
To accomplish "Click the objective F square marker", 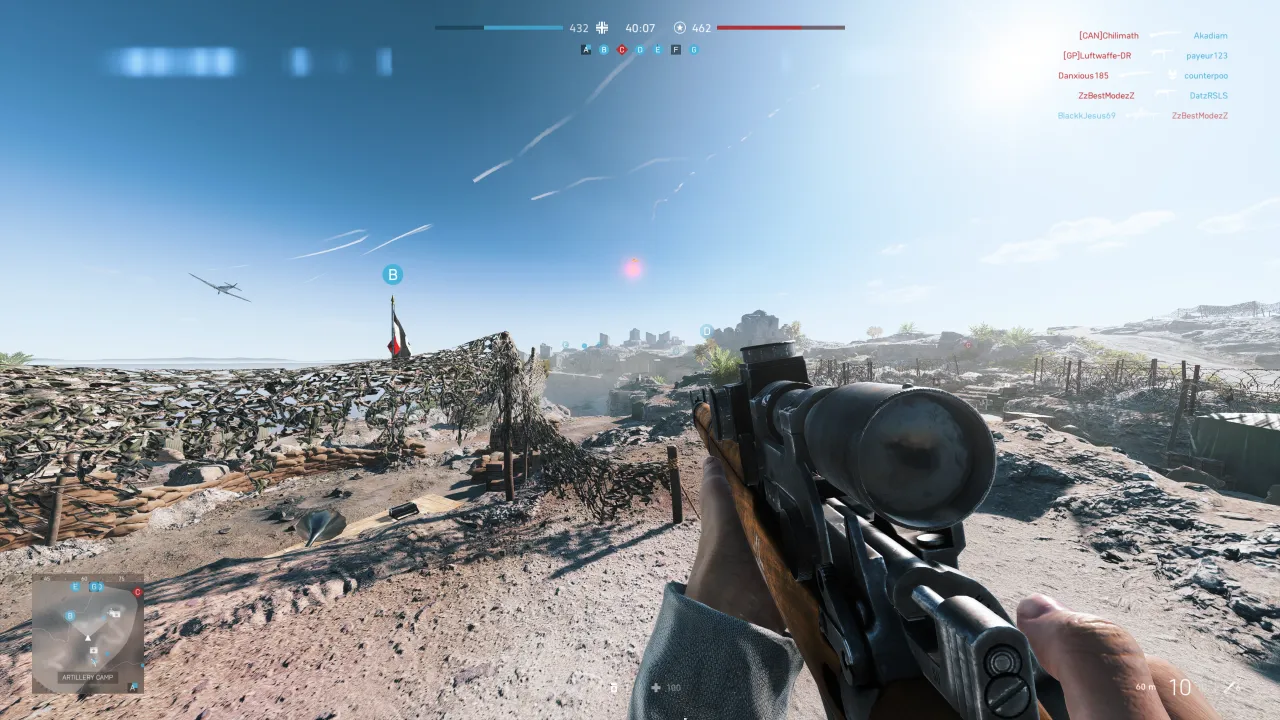I will [x=676, y=49].
